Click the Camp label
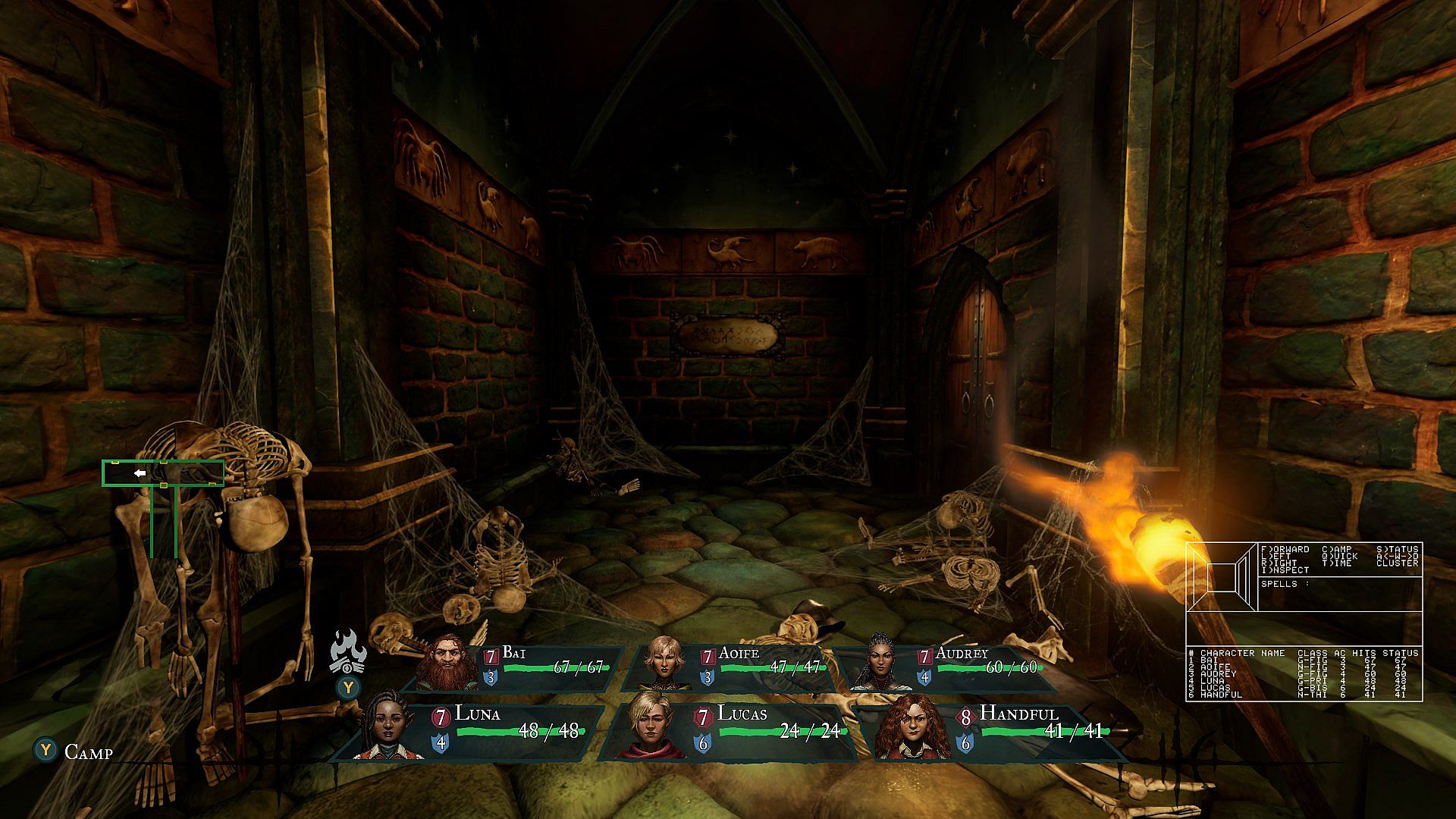The image size is (1456, 819). 88,752
